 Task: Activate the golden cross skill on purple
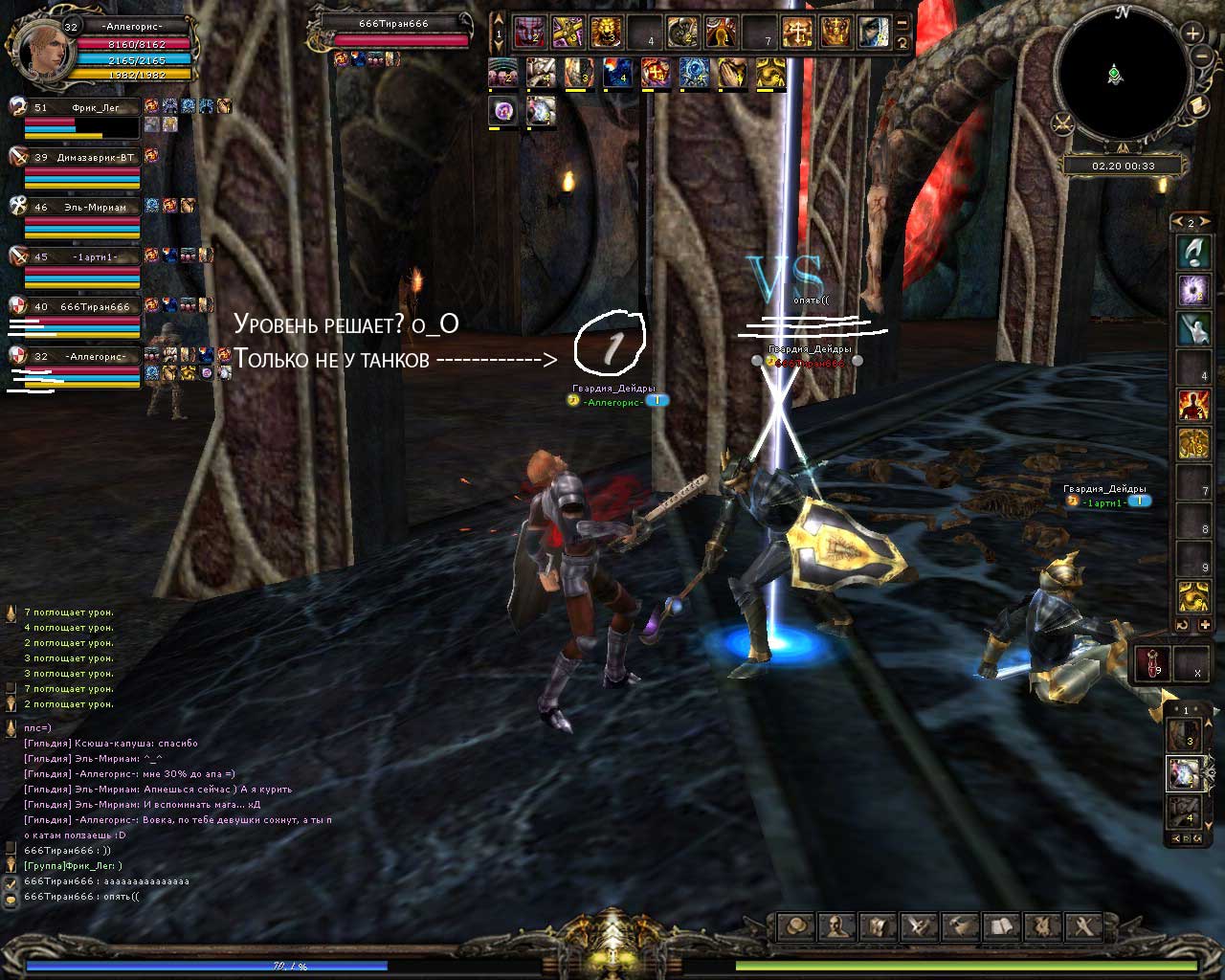(568, 32)
